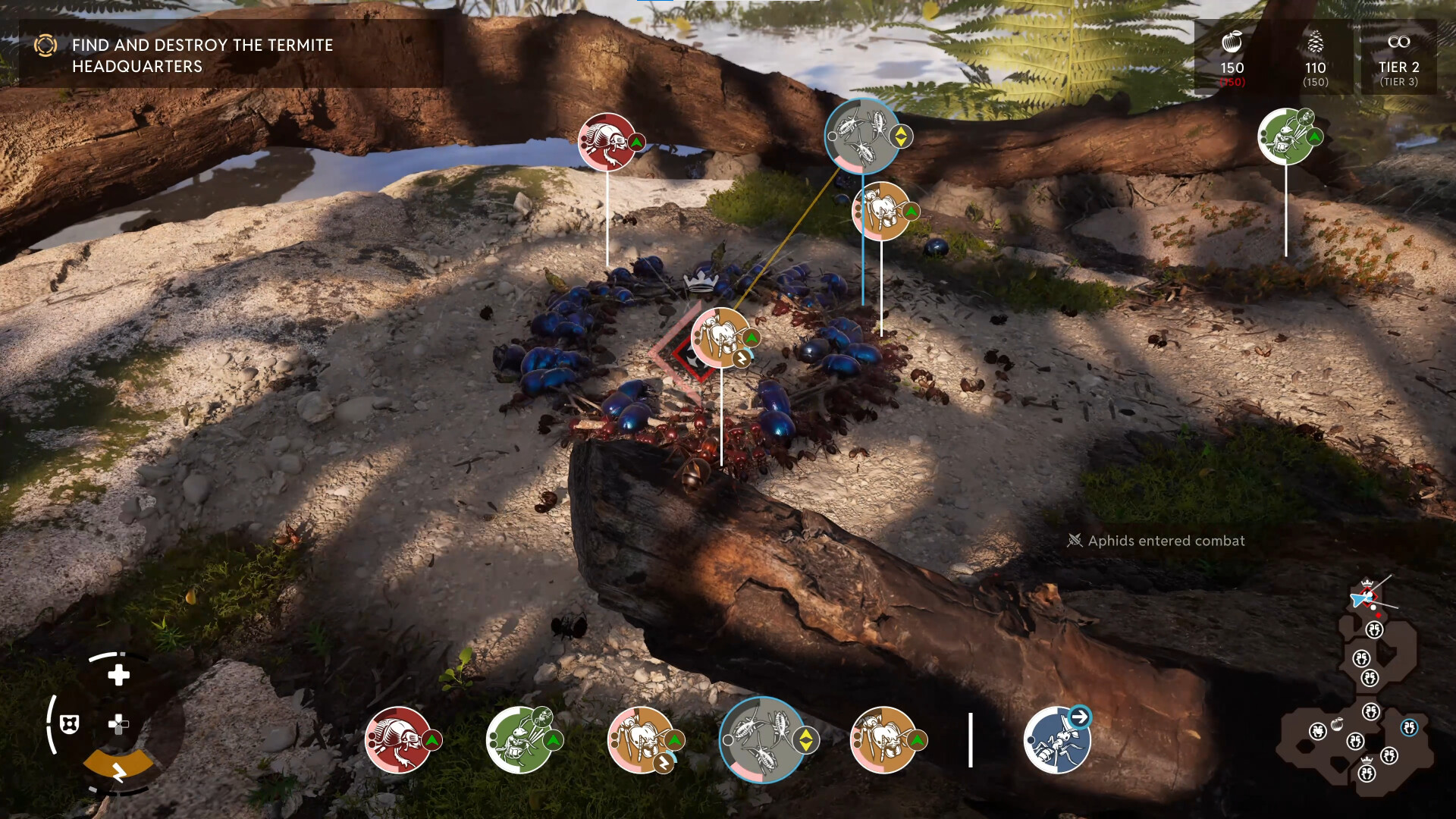Toggle the green upgrade arrow on the red beetle marker
The height and width of the screenshot is (819, 1456).
(x=635, y=140)
